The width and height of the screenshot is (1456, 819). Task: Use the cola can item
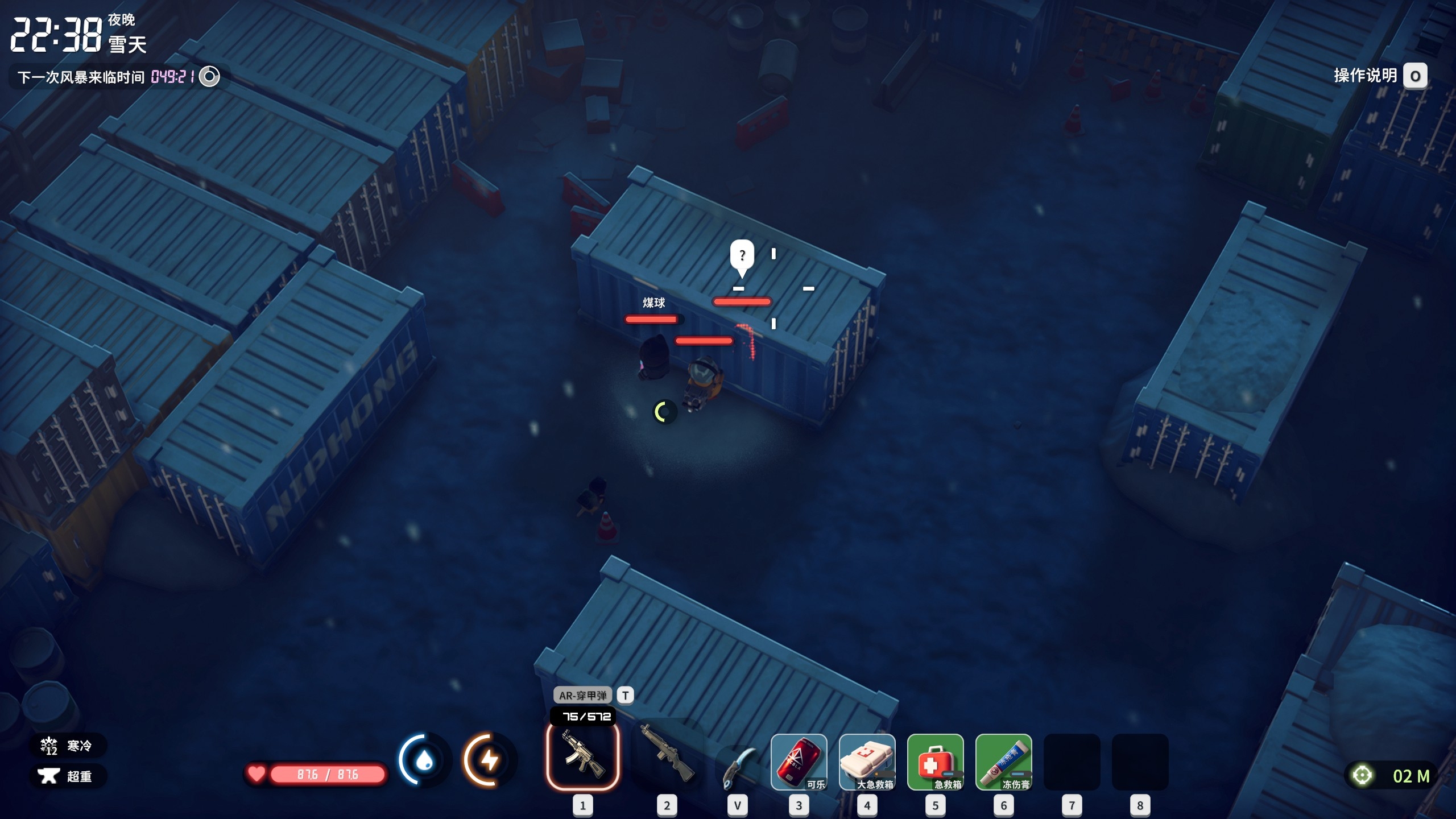799,762
